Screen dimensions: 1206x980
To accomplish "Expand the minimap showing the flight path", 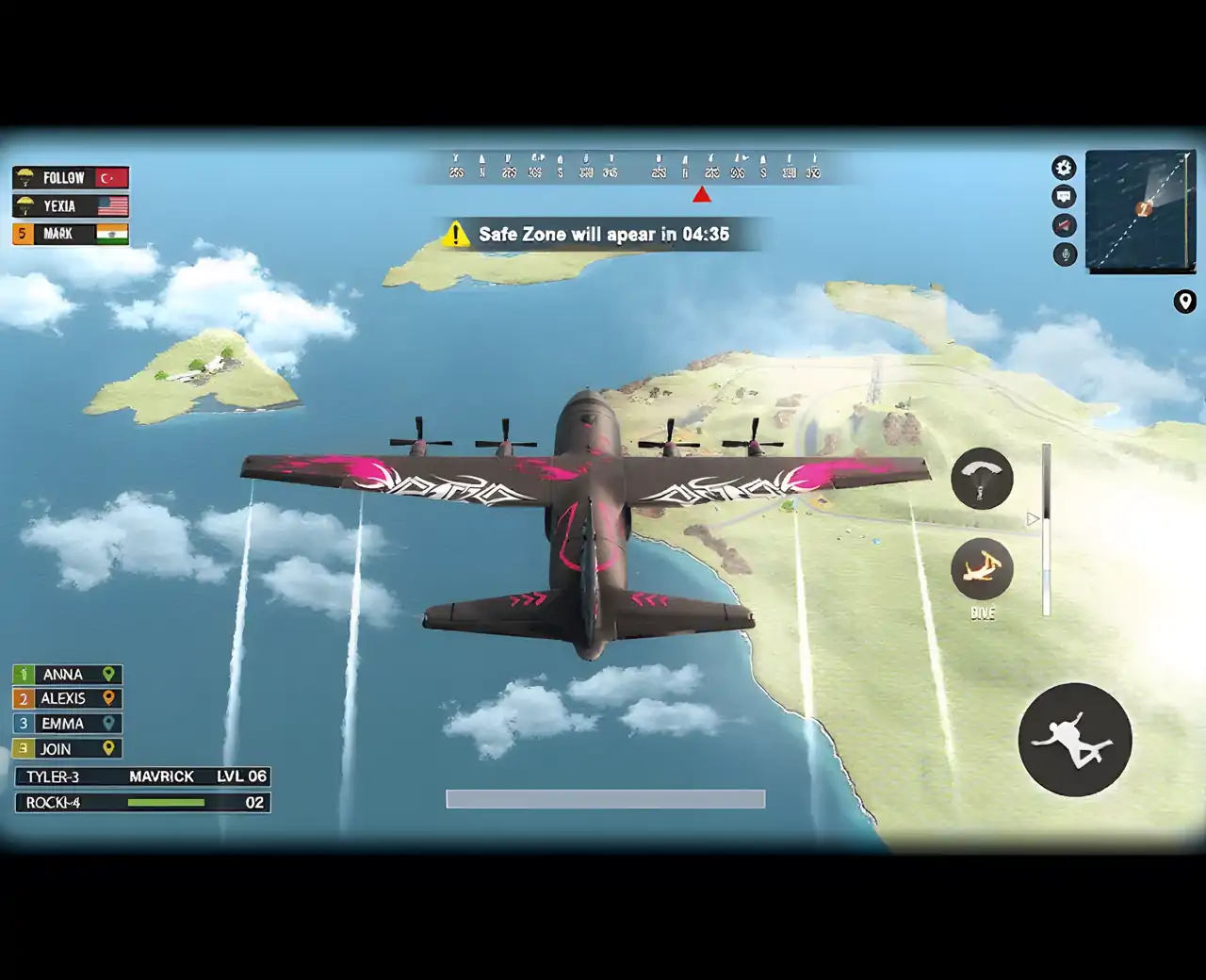I will click(1141, 210).
